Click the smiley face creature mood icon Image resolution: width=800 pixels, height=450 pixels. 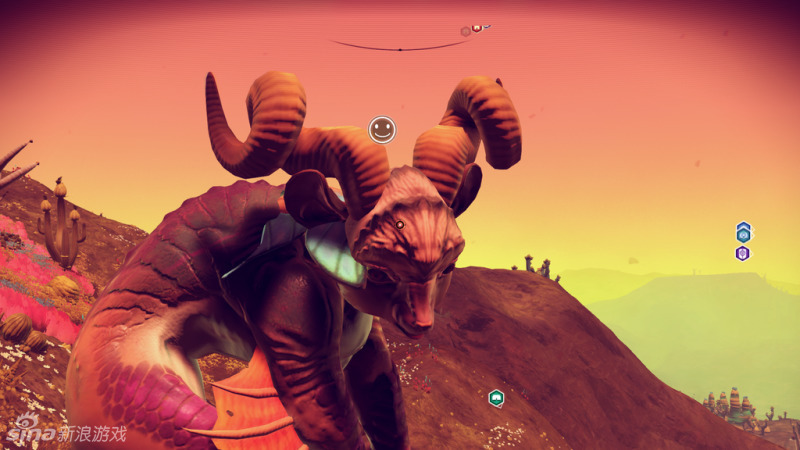pyautogui.click(x=382, y=129)
